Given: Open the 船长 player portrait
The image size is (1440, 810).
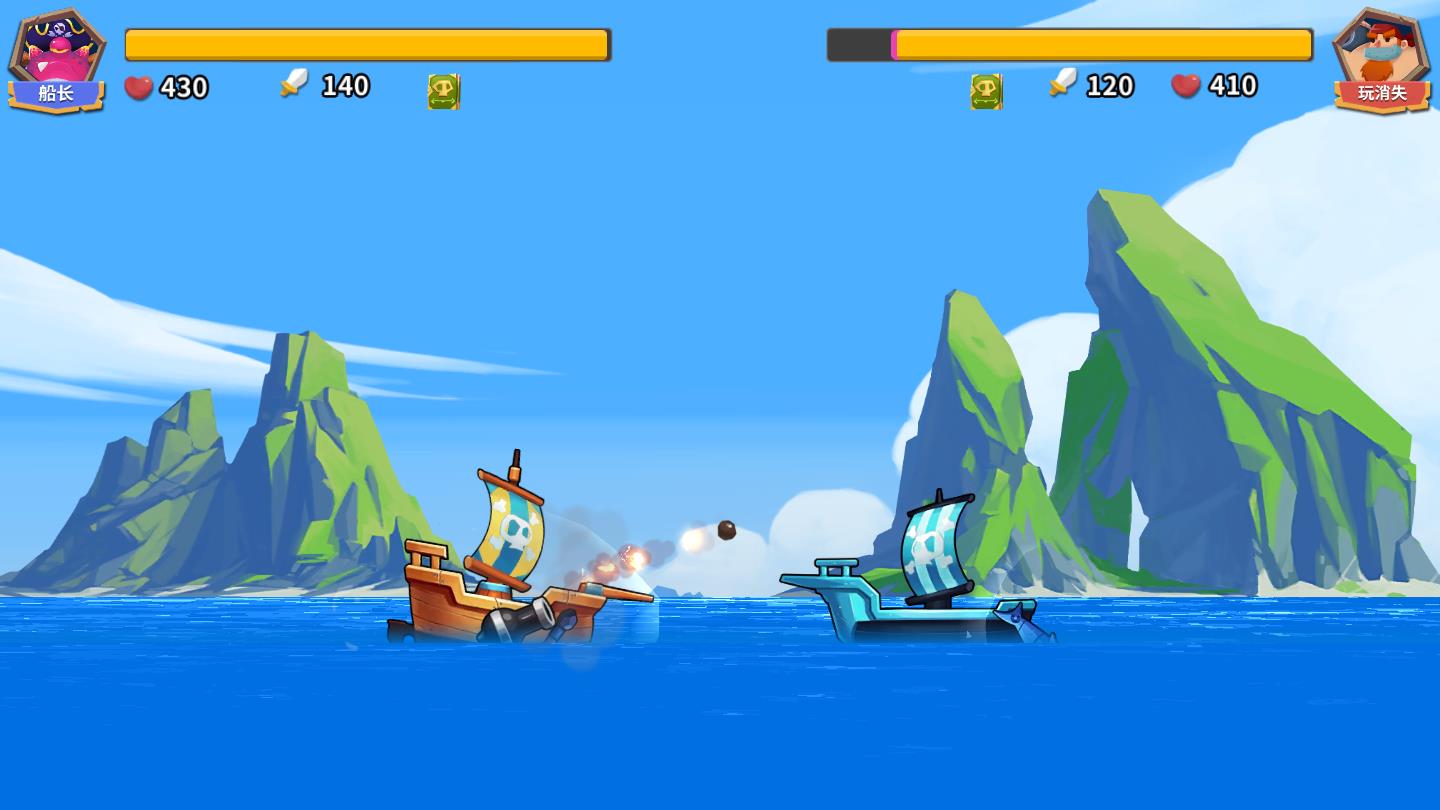Looking at the screenshot, I should pos(57,55).
